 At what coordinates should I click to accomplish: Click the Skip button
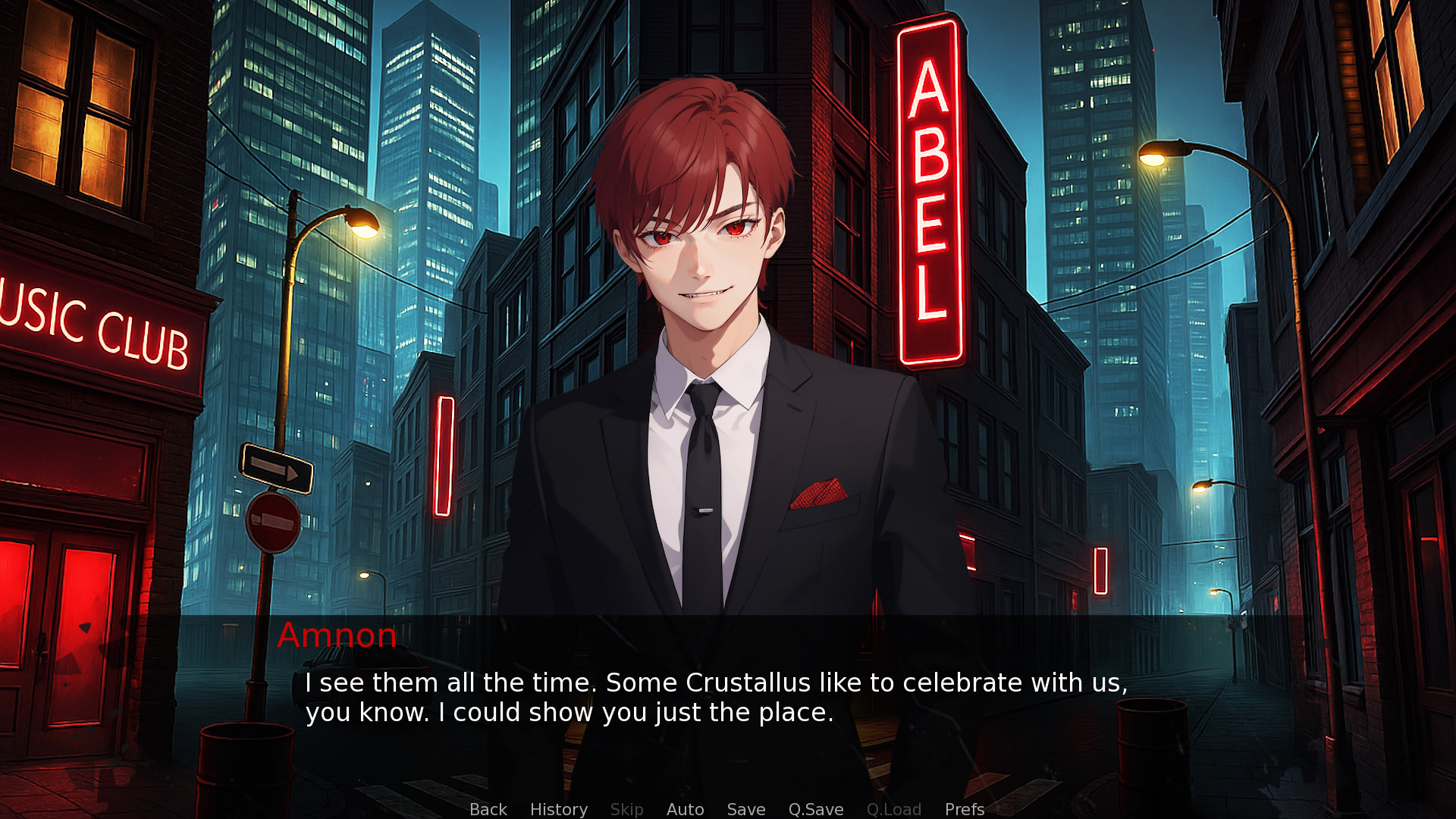pos(626,809)
